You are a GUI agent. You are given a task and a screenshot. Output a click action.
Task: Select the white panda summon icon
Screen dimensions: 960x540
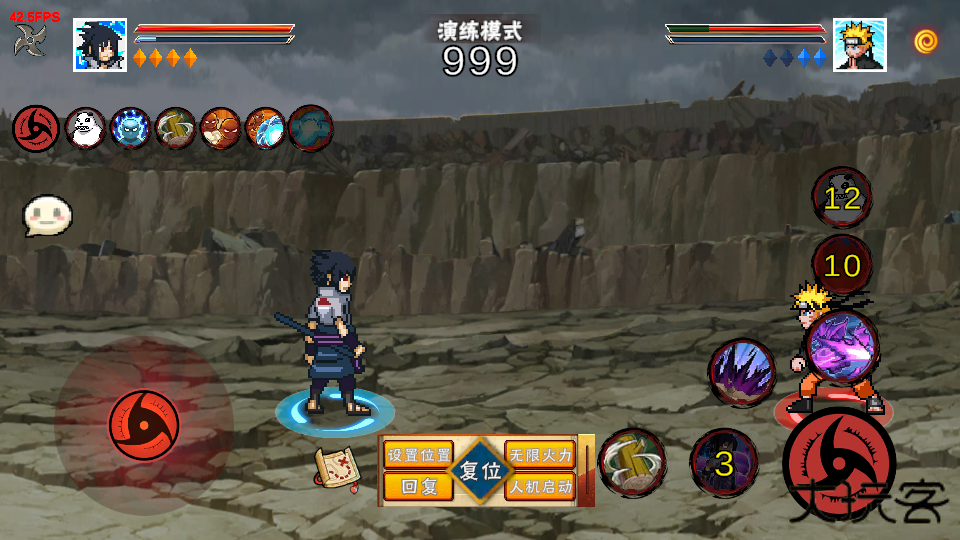[x=85, y=128]
